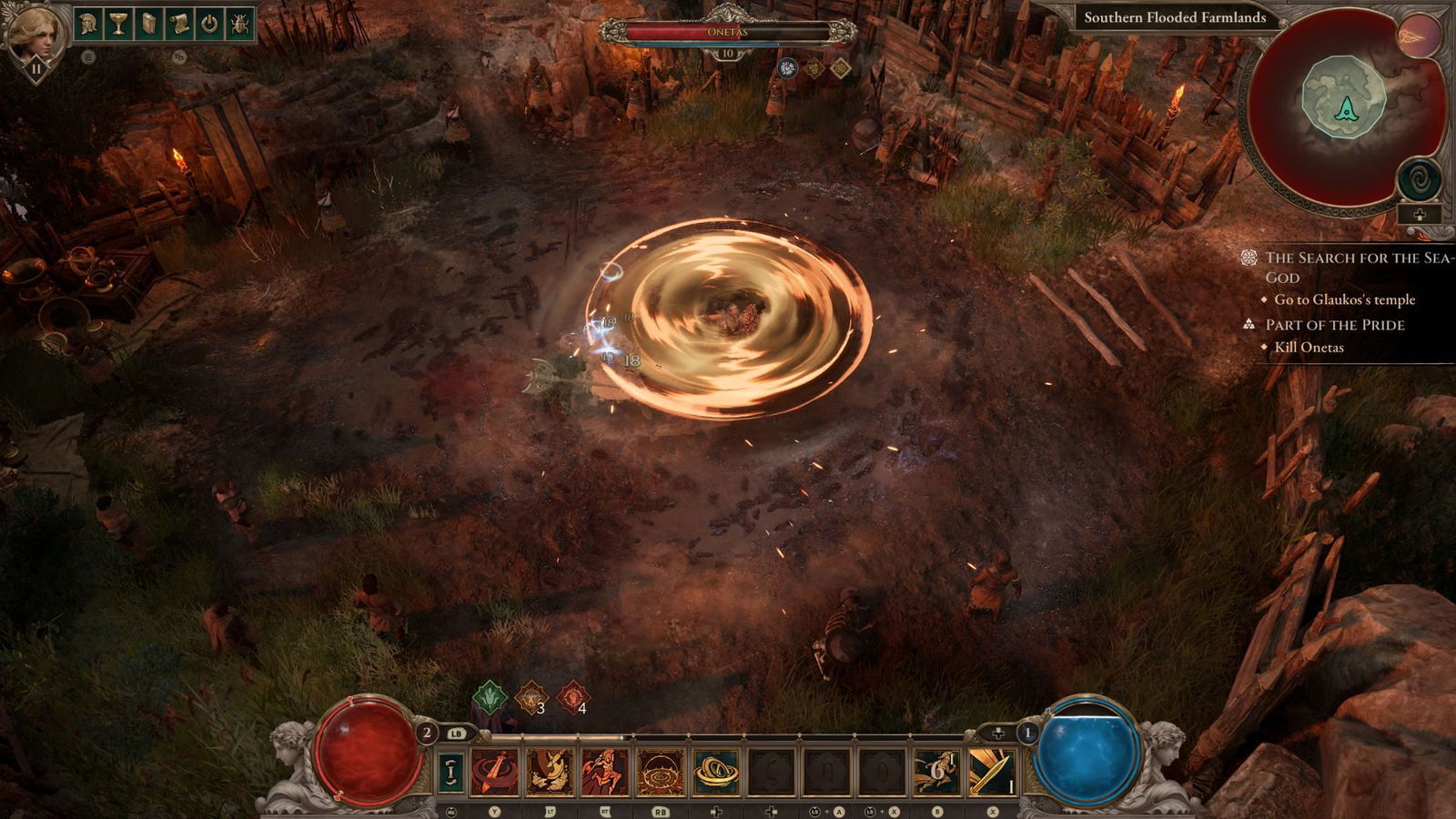Open the character sheet via helmet icon

[88, 24]
